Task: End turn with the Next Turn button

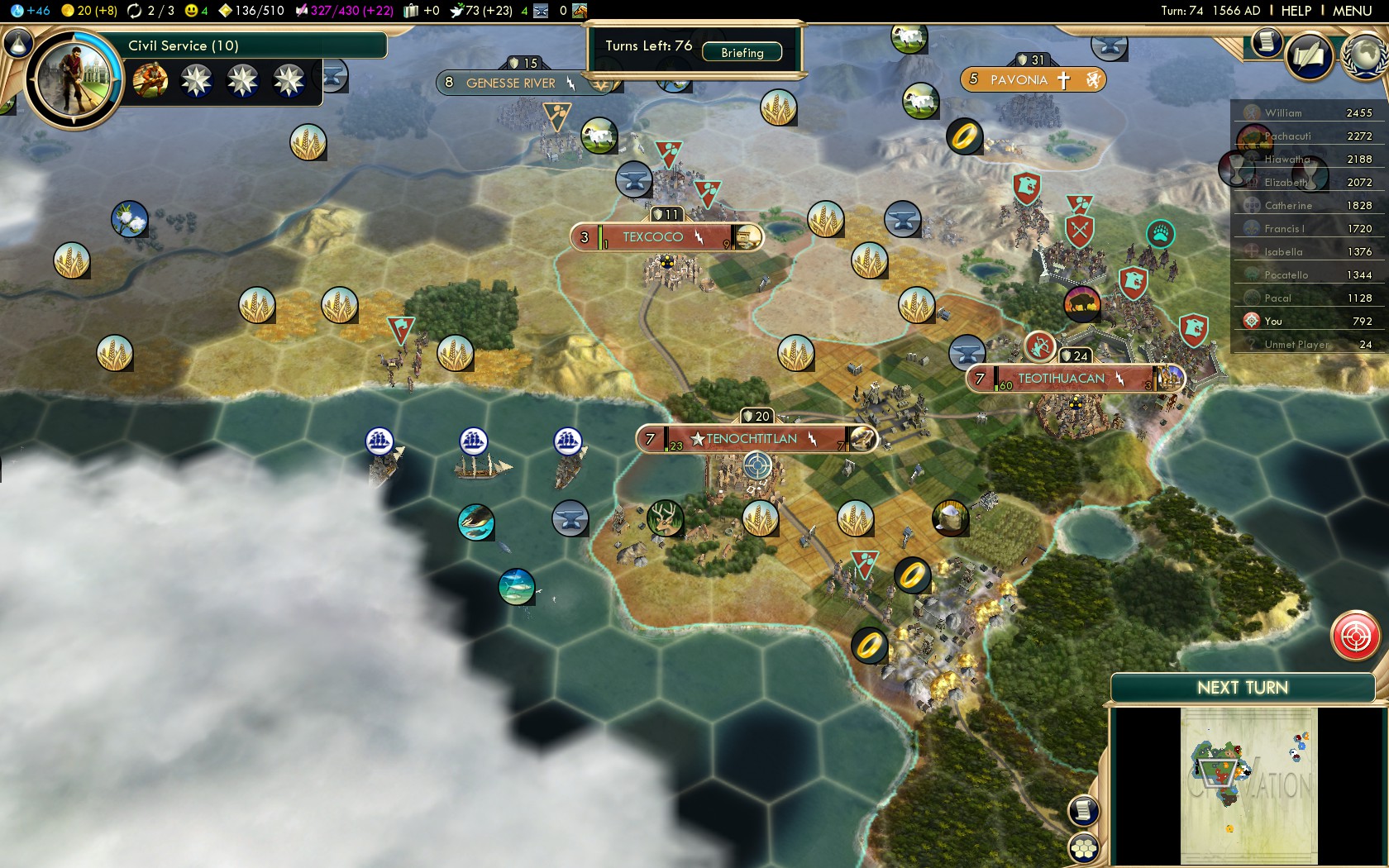Action: tap(1242, 688)
